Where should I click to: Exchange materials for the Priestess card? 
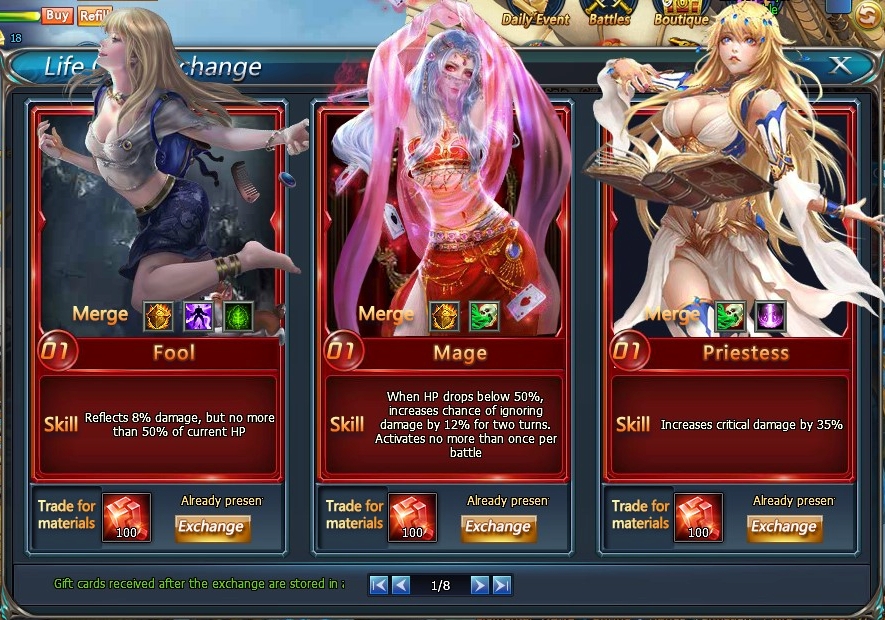(784, 527)
